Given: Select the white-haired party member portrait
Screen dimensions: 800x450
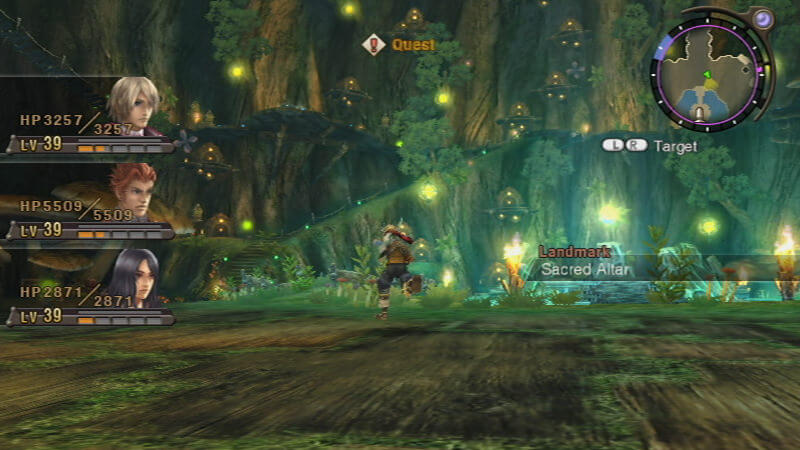Looking at the screenshot, I should (133, 105).
